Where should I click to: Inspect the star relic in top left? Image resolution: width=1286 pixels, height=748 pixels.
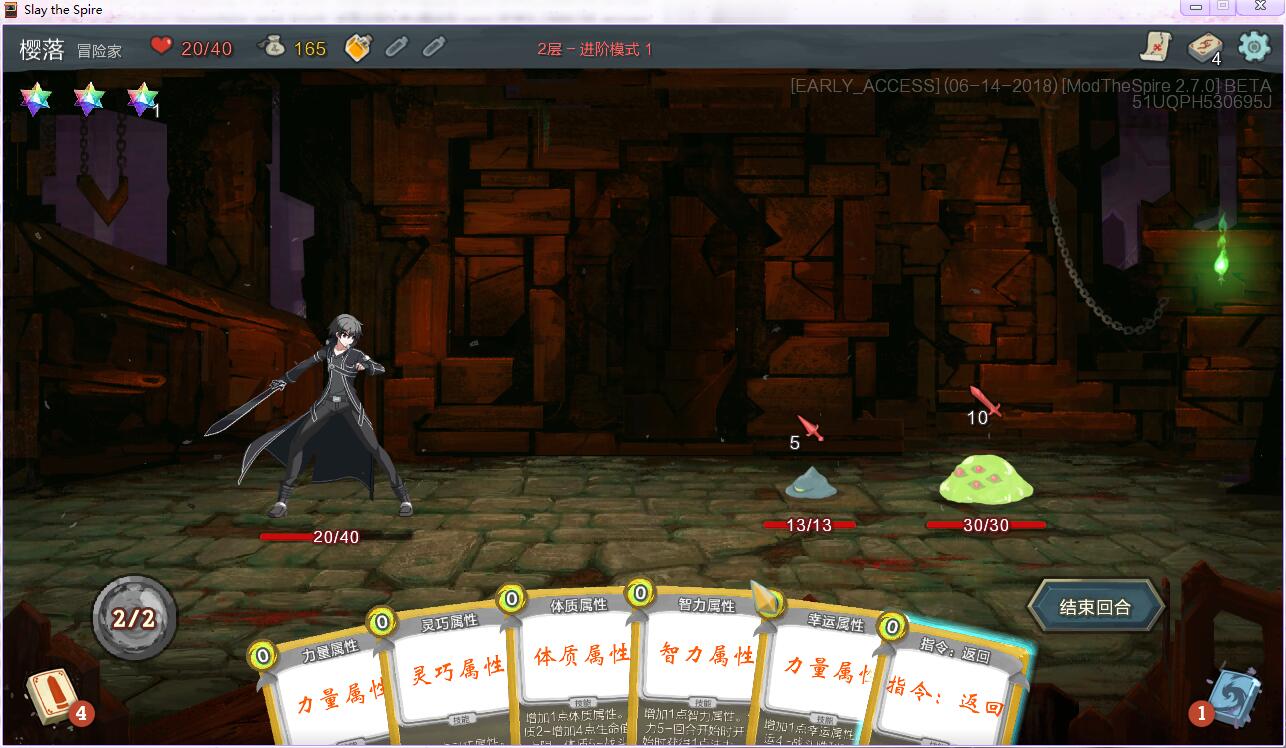tap(35, 100)
